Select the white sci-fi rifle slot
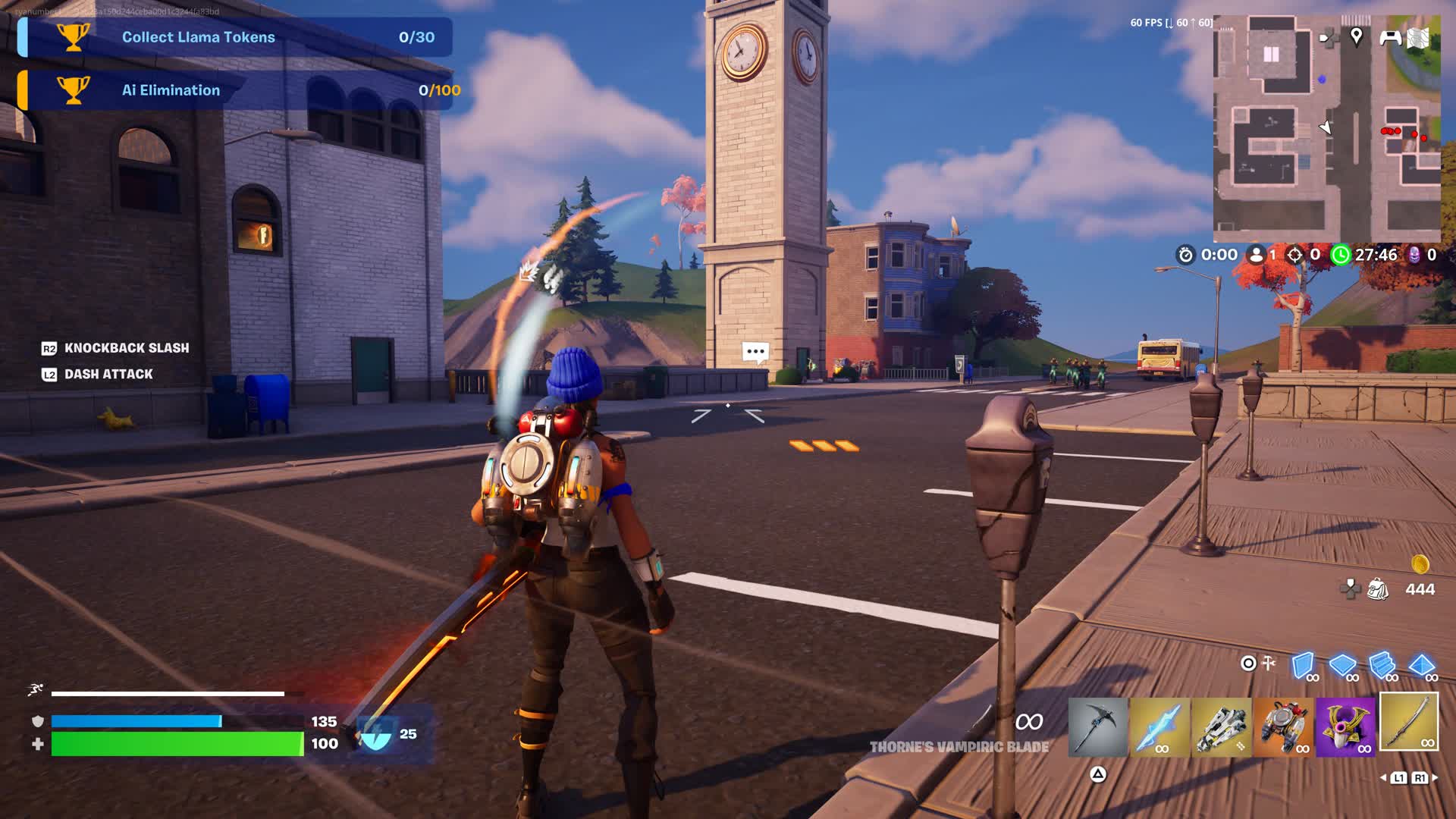Image resolution: width=1456 pixels, height=819 pixels. (x=1221, y=727)
